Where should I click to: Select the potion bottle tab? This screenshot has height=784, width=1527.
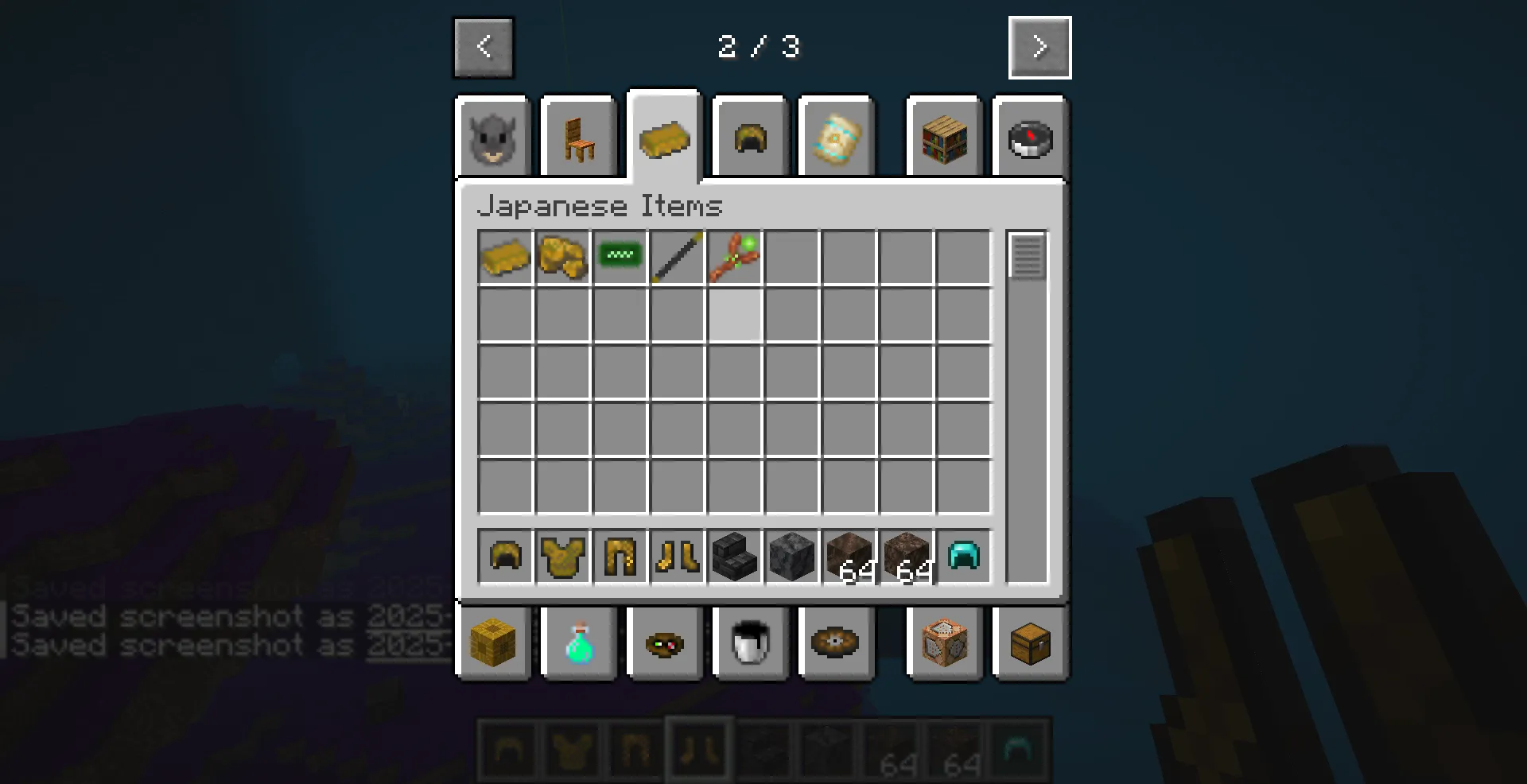coord(578,644)
